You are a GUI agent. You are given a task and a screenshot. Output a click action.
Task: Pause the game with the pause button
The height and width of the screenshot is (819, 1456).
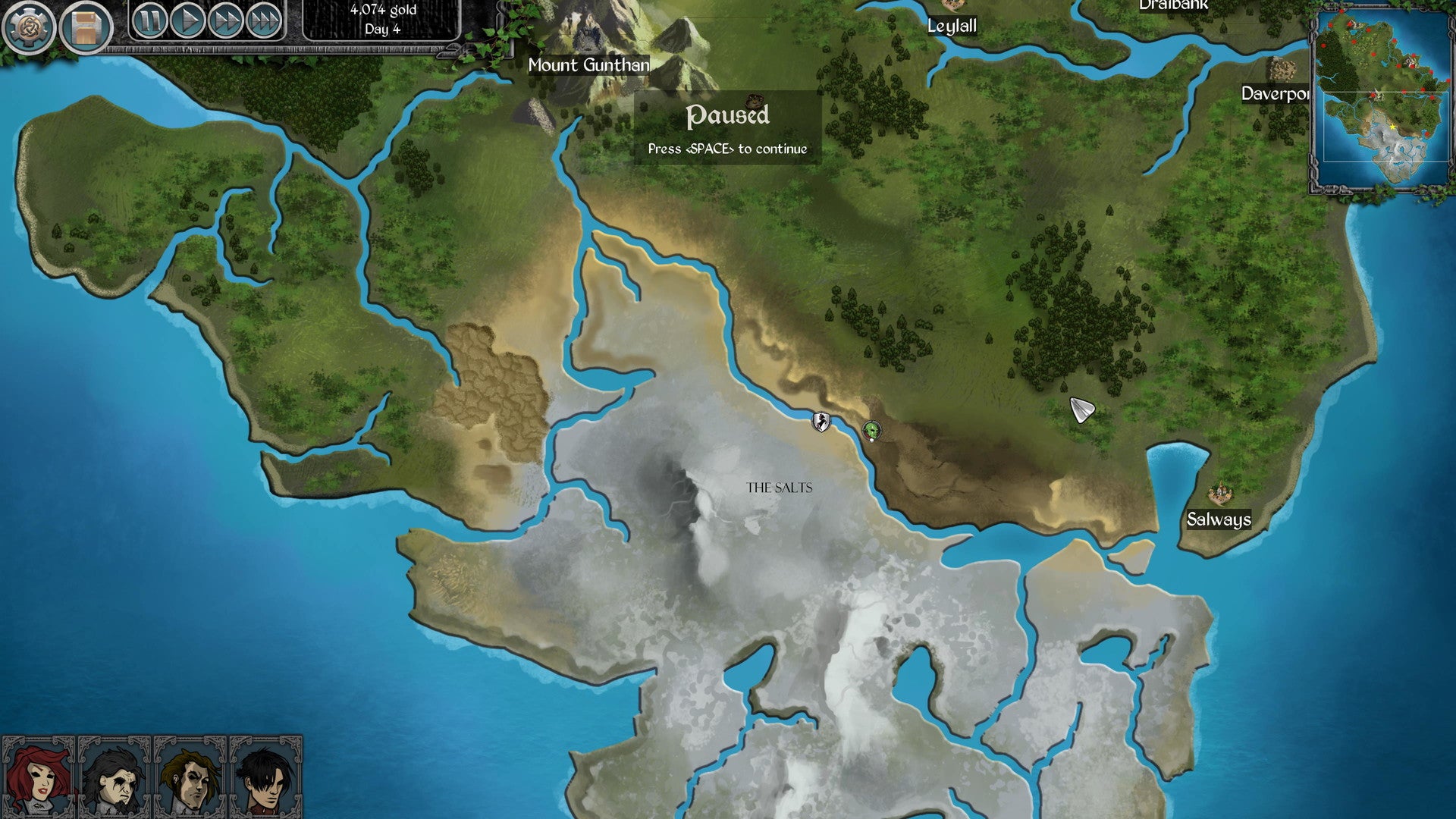[x=149, y=20]
